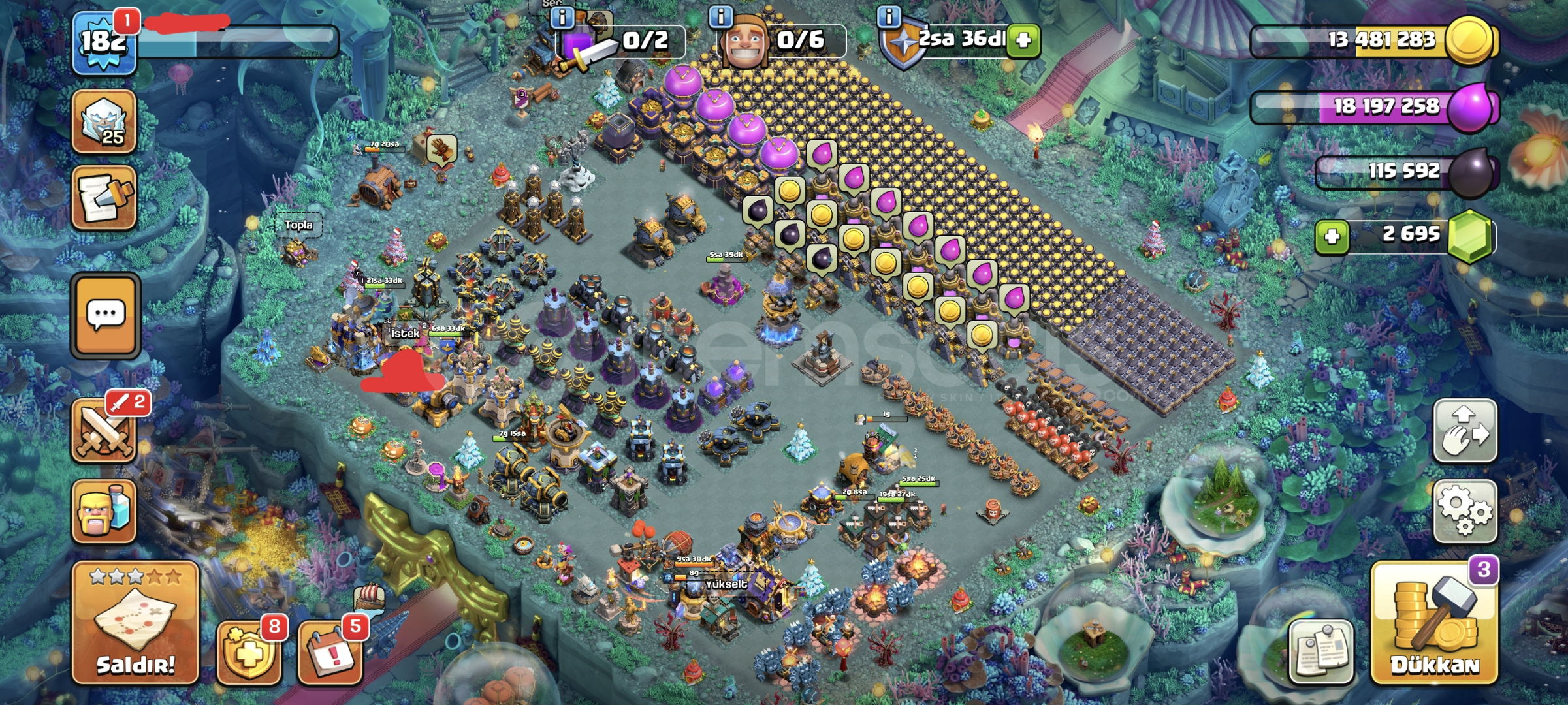Show shield info next to the timer
This screenshot has width=1568, height=705.
click(x=888, y=16)
